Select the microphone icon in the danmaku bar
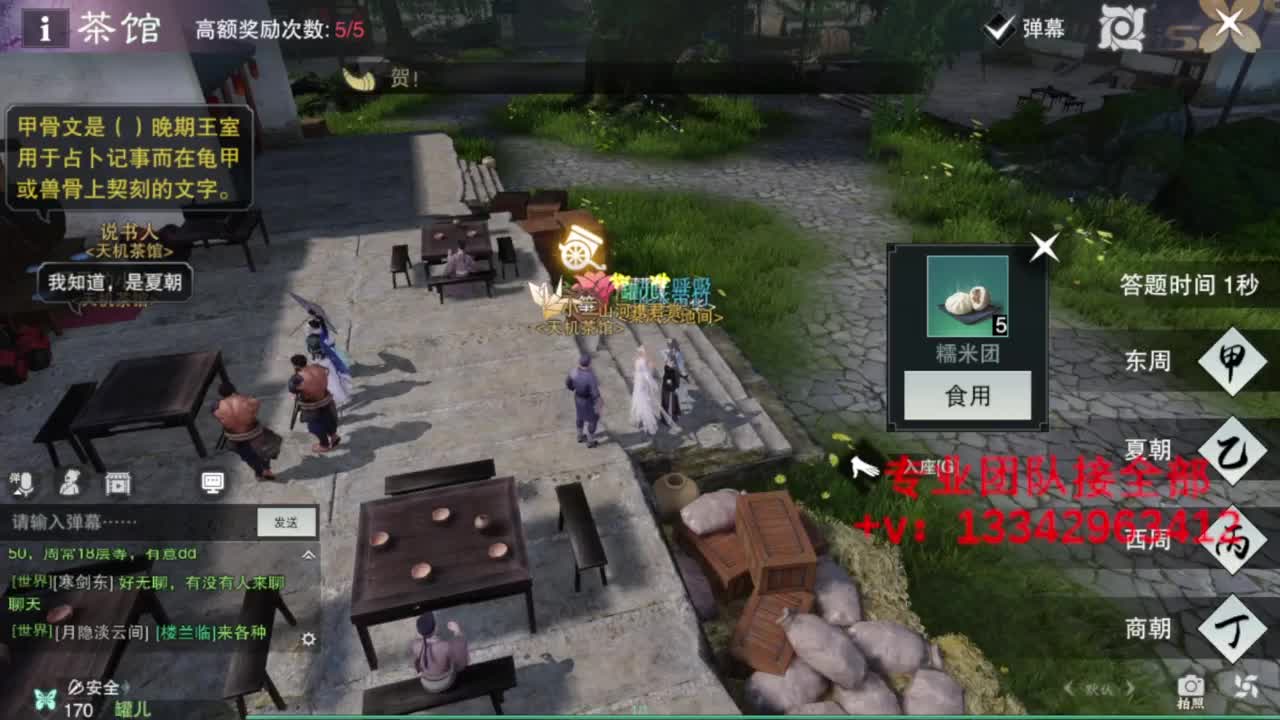The image size is (1280, 720). pos(25,485)
